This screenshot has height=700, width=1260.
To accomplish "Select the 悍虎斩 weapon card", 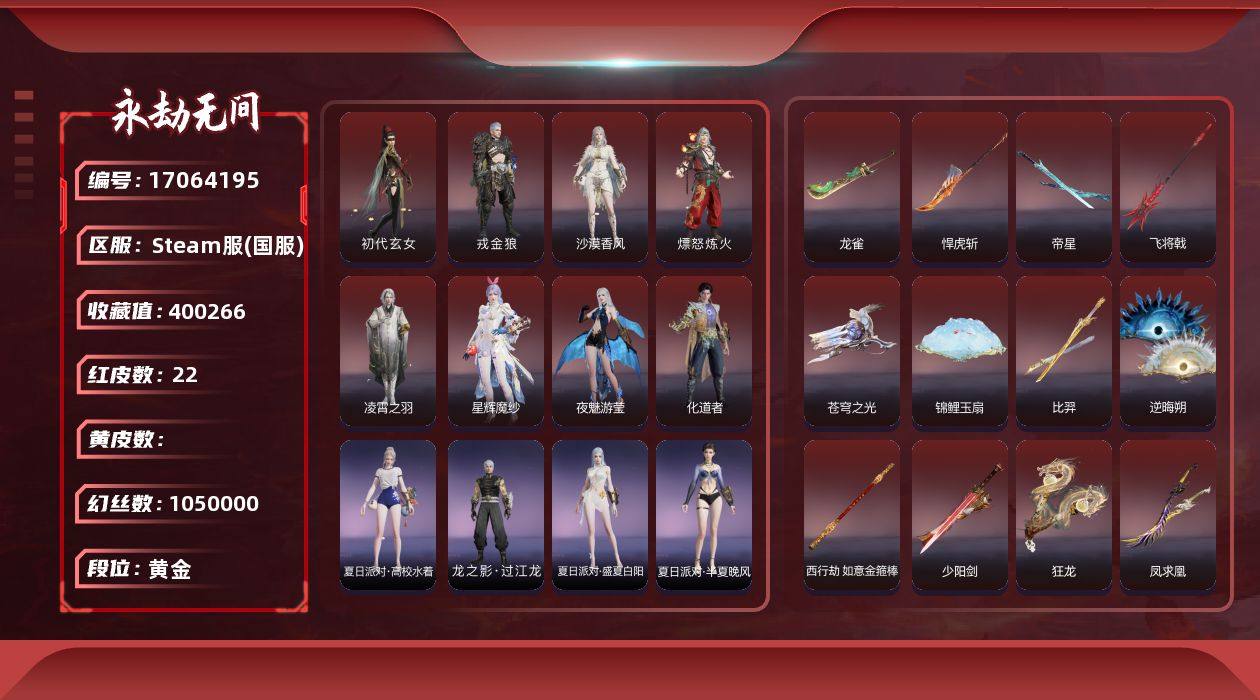I will [x=960, y=187].
